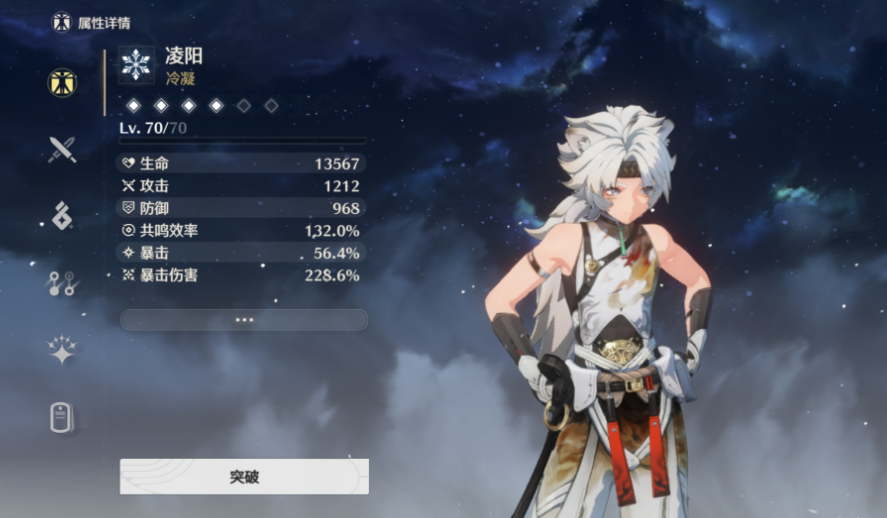Open the character profile file tab
The height and width of the screenshot is (518, 887).
63,417
